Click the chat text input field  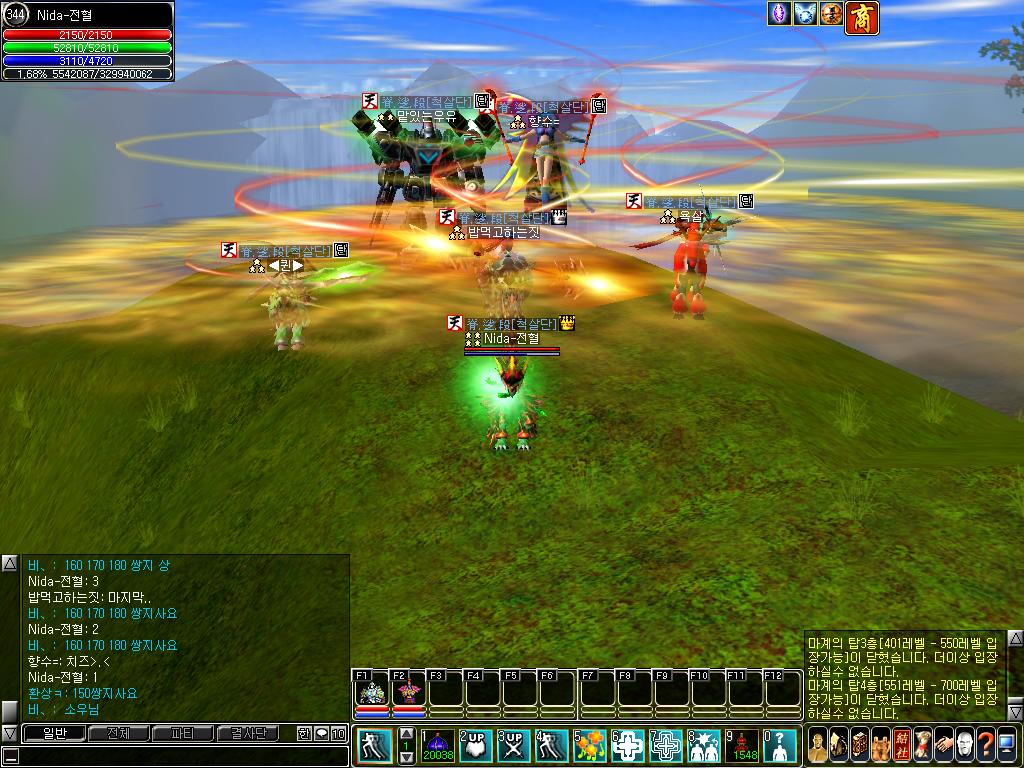coord(180,755)
